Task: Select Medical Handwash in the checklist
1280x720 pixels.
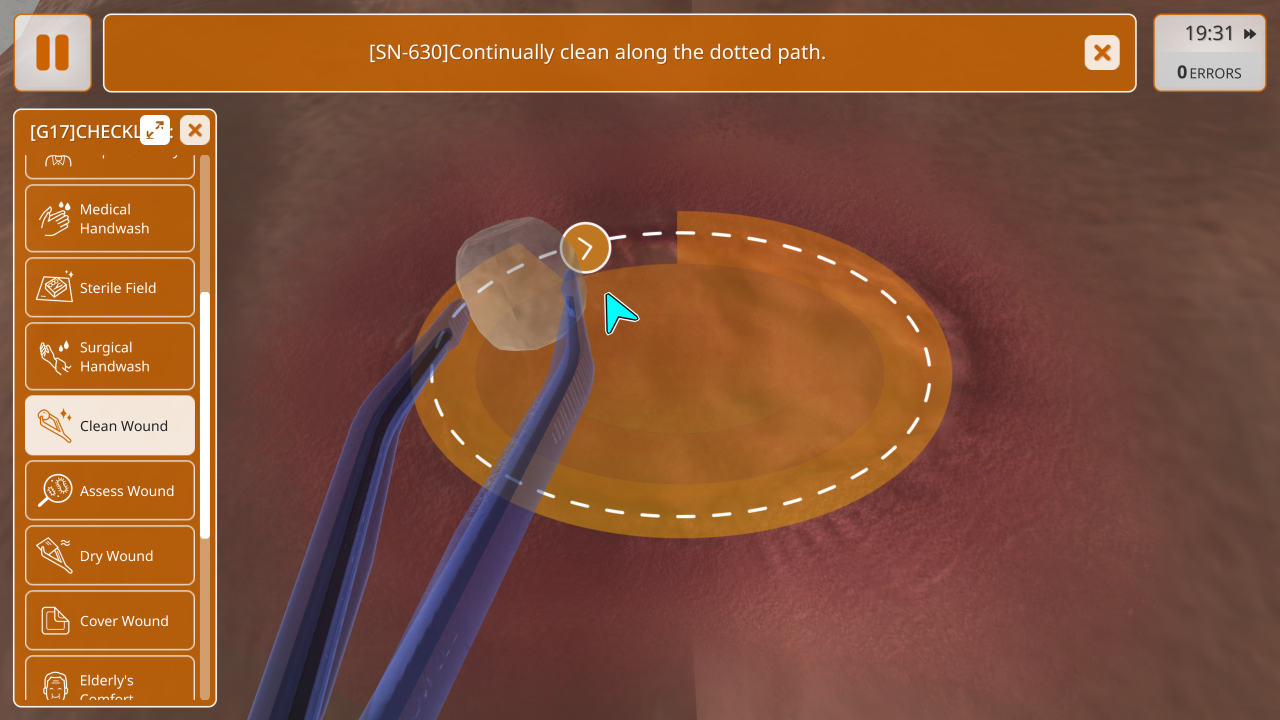Action: pyautogui.click(x=110, y=218)
